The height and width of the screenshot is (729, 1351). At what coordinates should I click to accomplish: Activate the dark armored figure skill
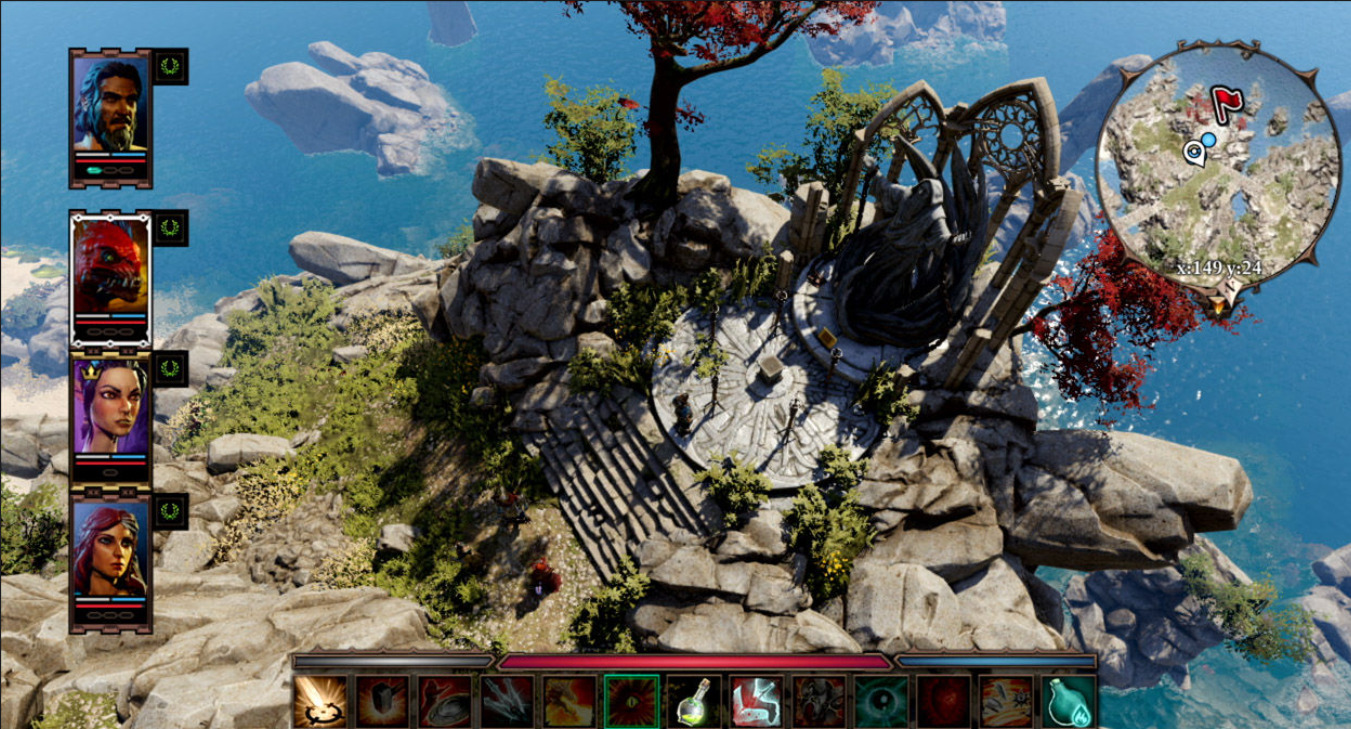click(x=818, y=702)
